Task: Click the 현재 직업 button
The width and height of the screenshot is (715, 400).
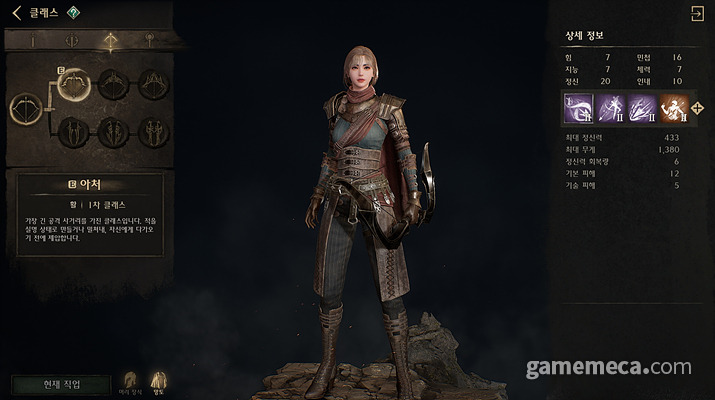Action: tap(60, 384)
